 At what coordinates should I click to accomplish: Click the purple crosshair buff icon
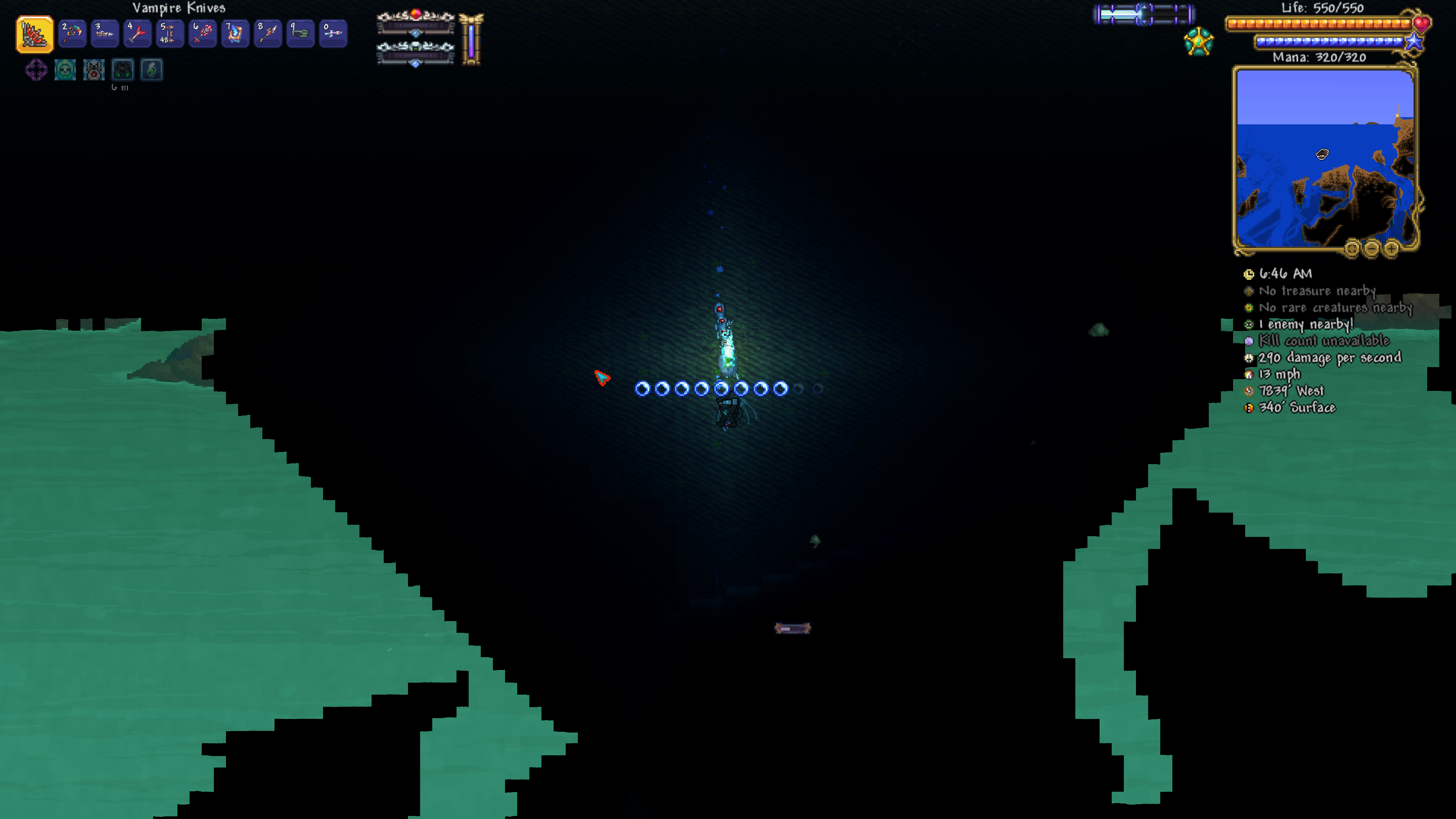coord(36,70)
